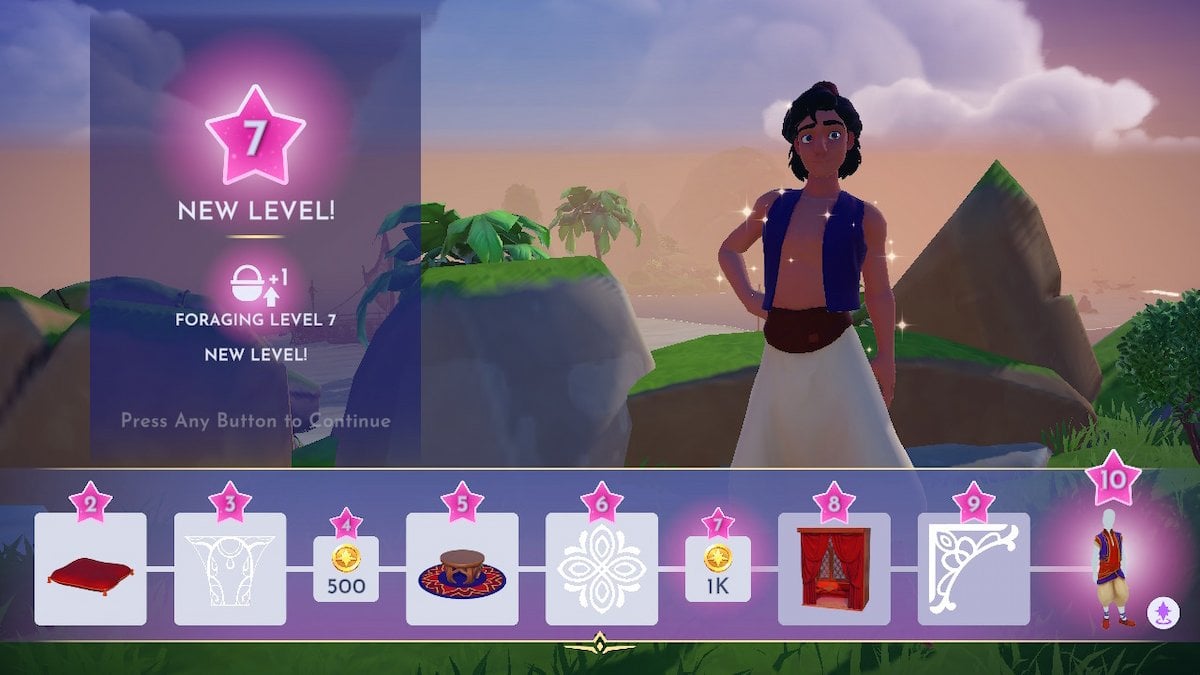Viewport: 1200px width, 675px height.
Task: Select the level 6 floral motif reward
Action: [x=601, y=570]
